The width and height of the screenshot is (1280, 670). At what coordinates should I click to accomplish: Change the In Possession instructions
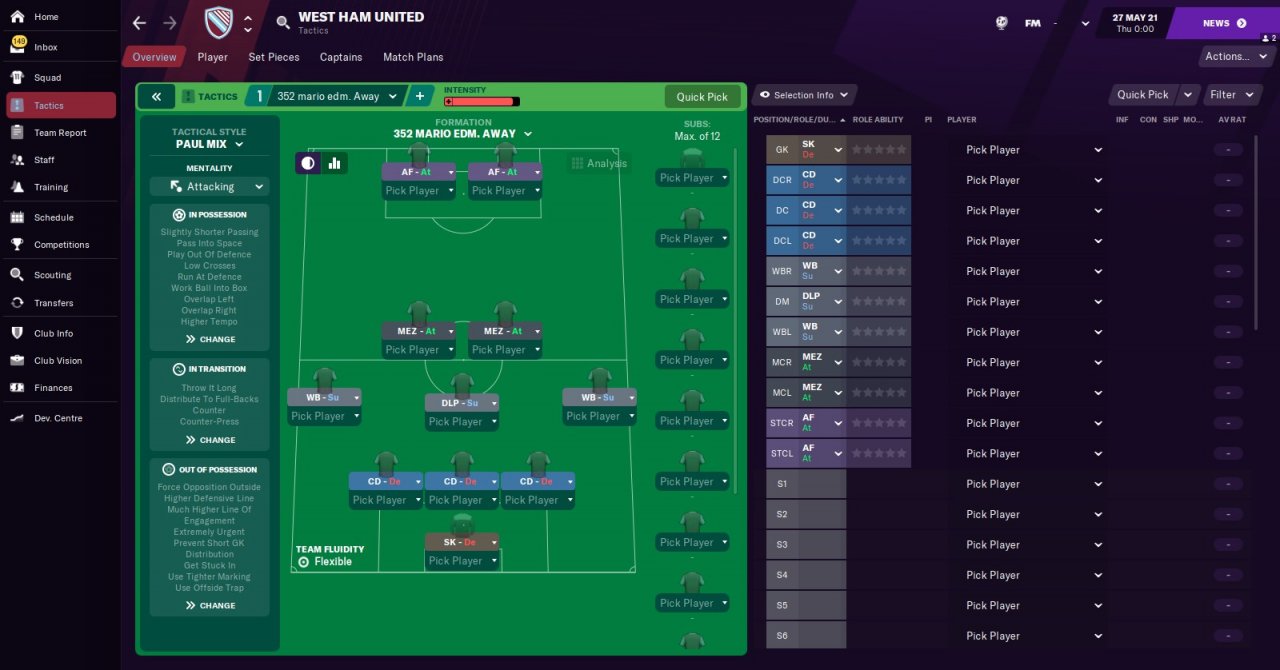pos(210,339)
